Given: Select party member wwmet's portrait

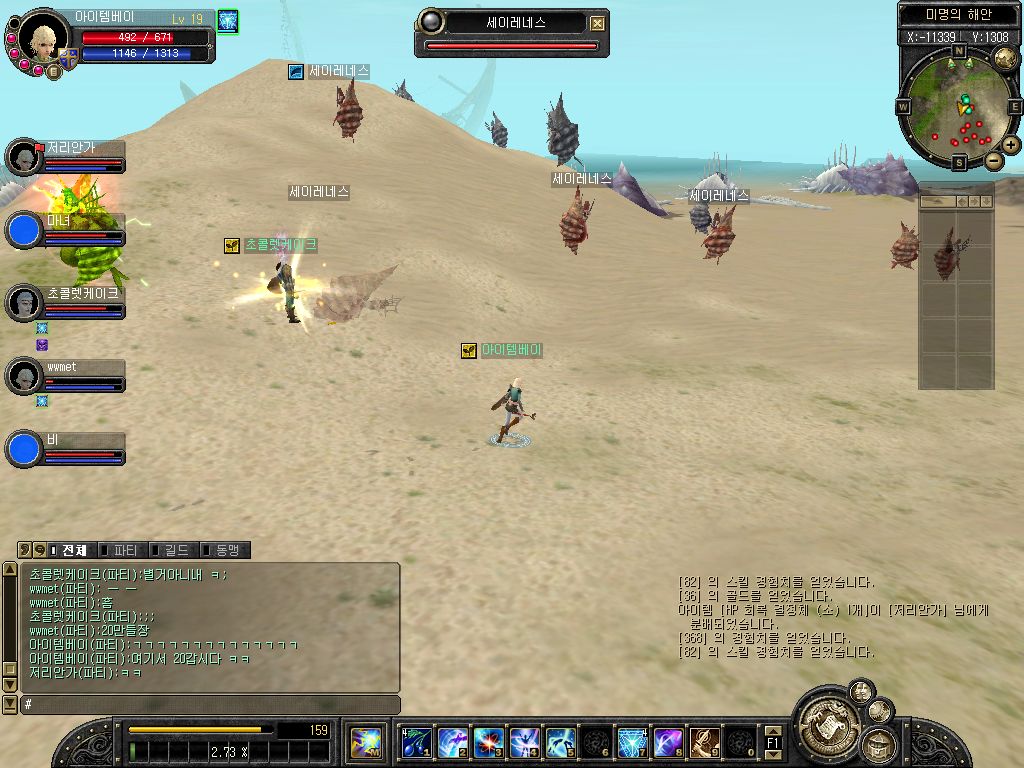Looking at the screenshot, I should tap(23, 376).
